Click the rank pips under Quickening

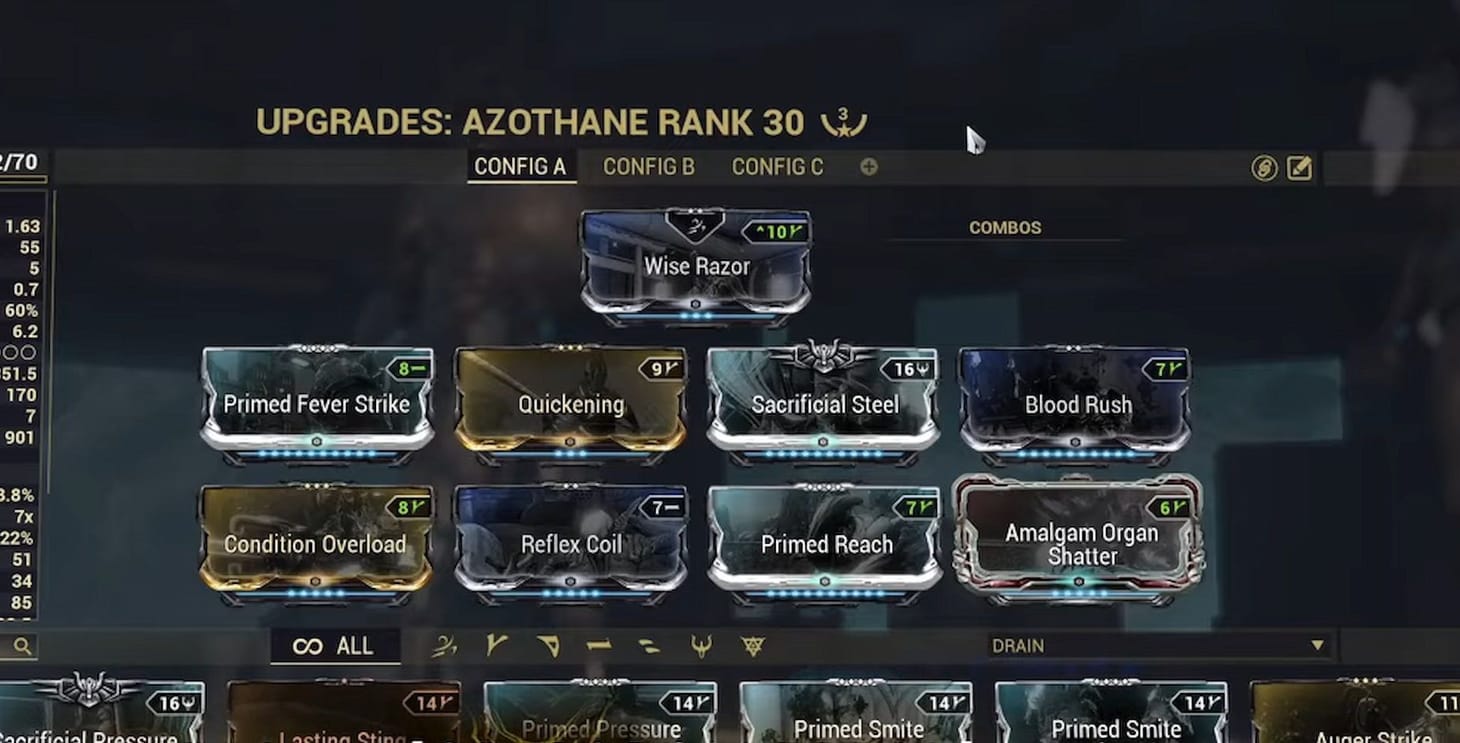click(568, 451)
